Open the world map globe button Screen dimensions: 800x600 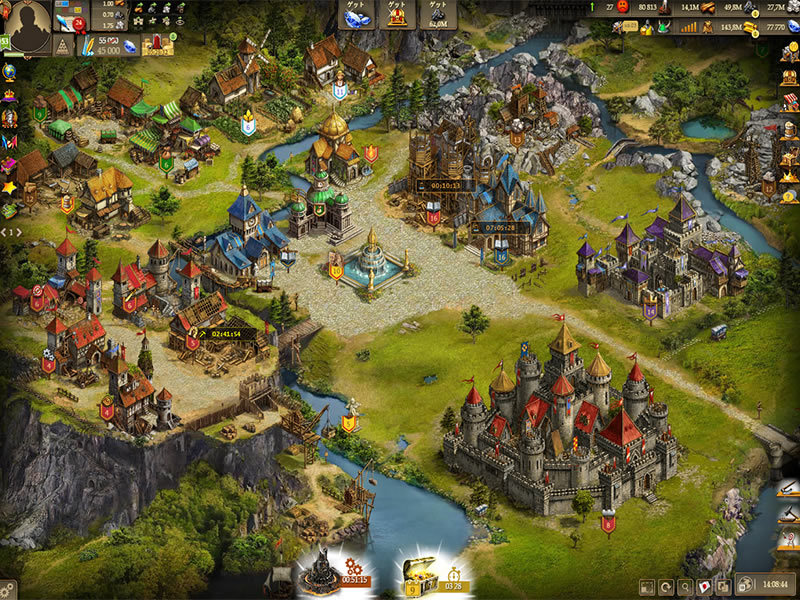coord(745,585)
